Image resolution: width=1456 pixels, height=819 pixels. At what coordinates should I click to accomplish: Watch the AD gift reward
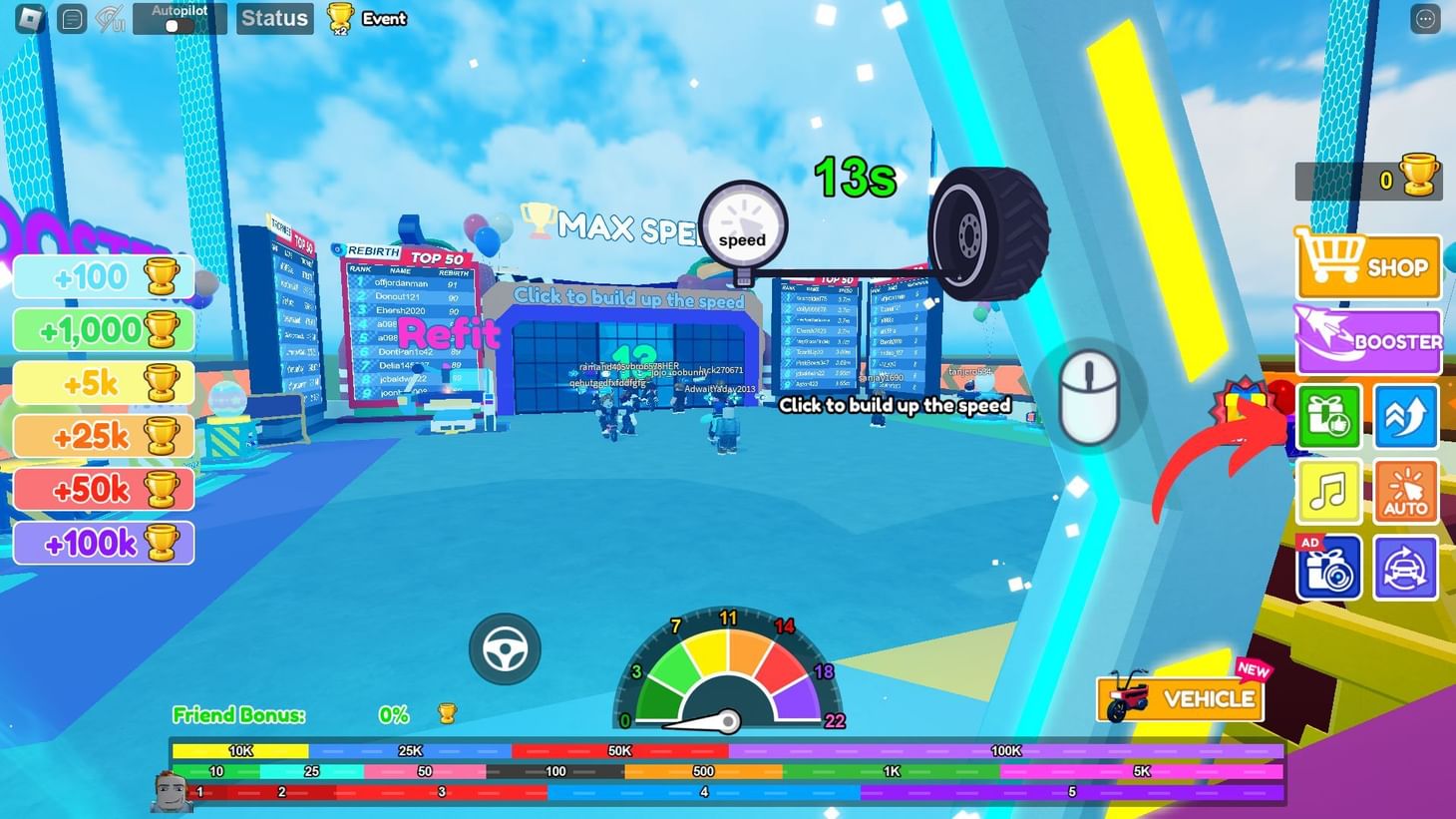1329,566
